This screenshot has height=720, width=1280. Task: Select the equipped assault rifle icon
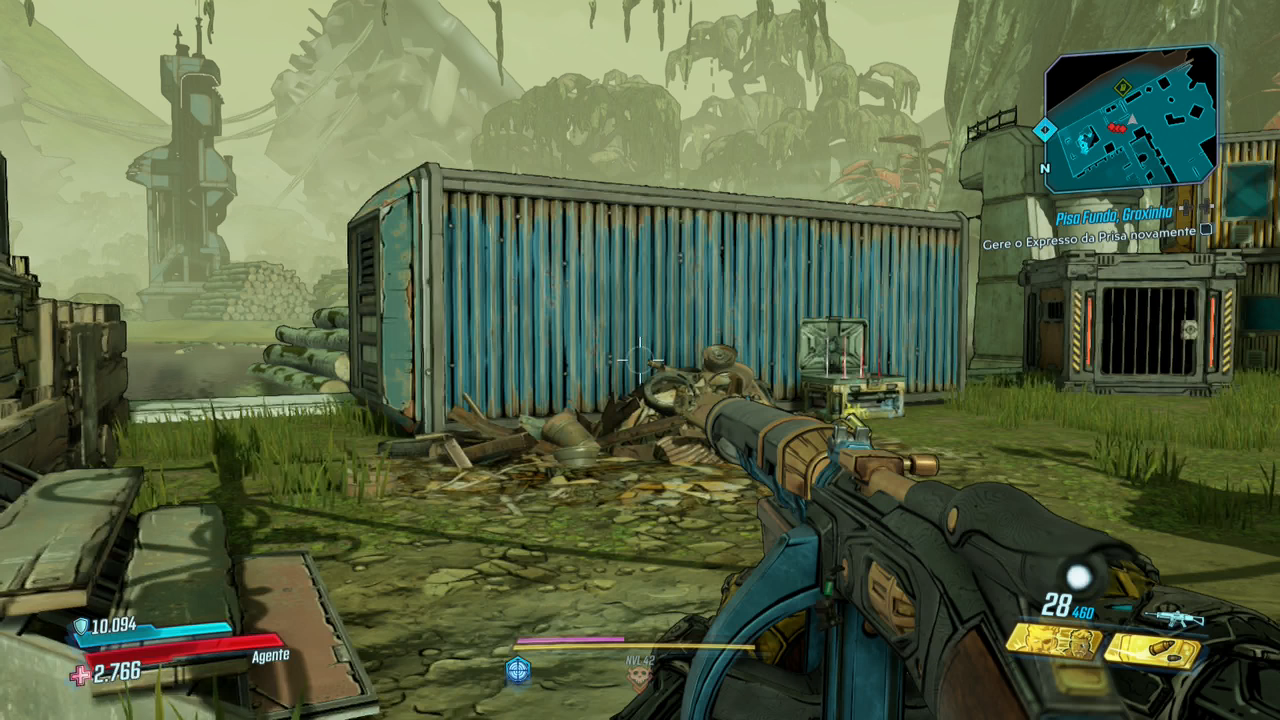[1174, 618]
